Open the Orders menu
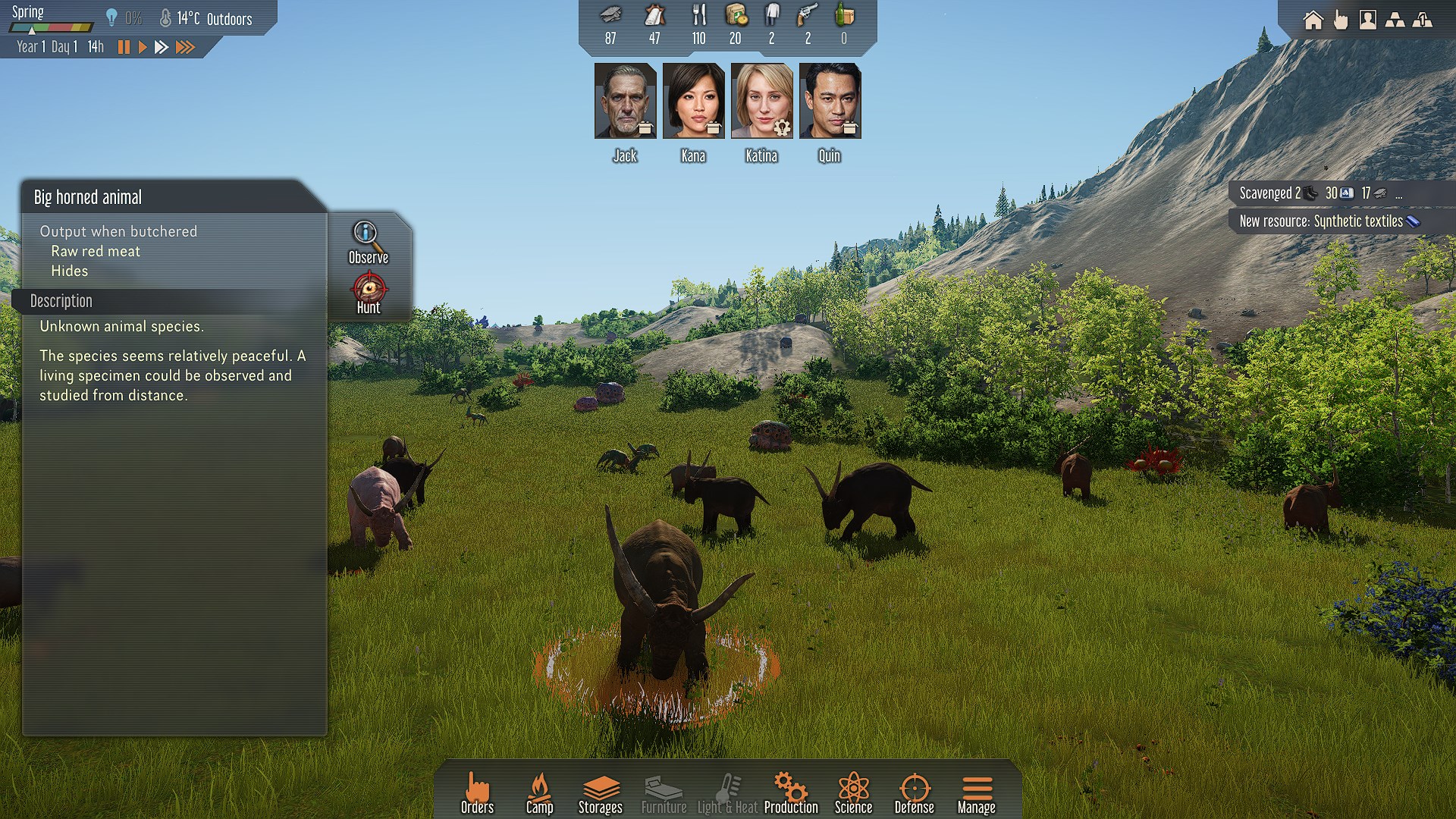The image size is (1456, 819). click(x=477, y=793)
